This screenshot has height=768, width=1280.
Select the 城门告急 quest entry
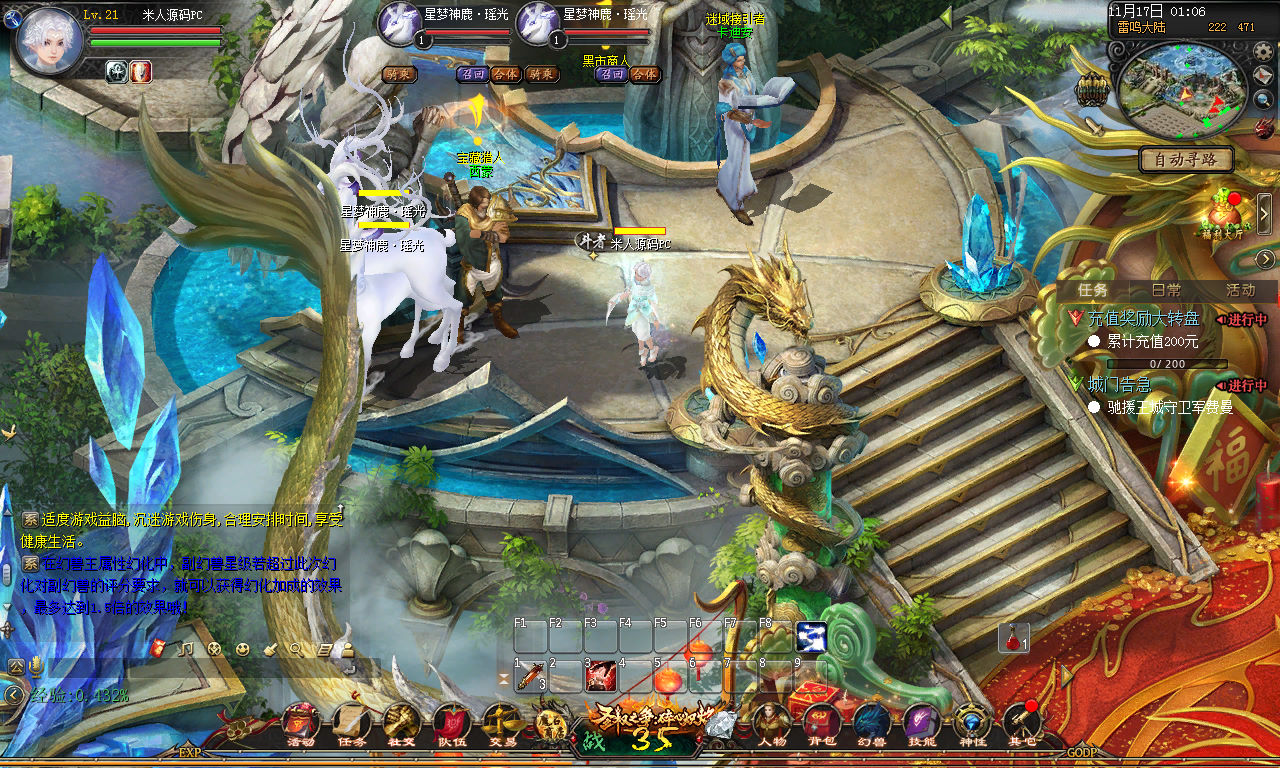[x=1119, y=385]
